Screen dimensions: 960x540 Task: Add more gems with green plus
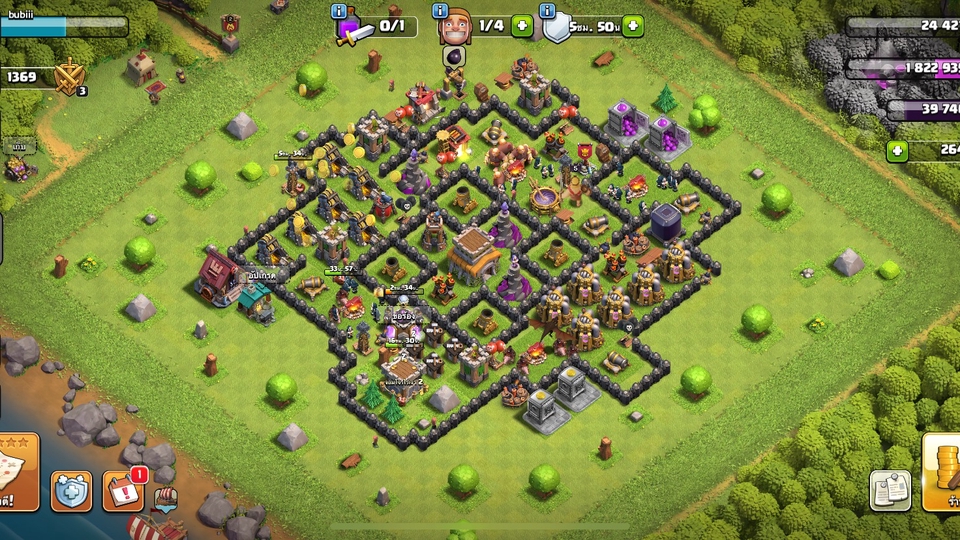pyautogui.click(x=897, y=151)
